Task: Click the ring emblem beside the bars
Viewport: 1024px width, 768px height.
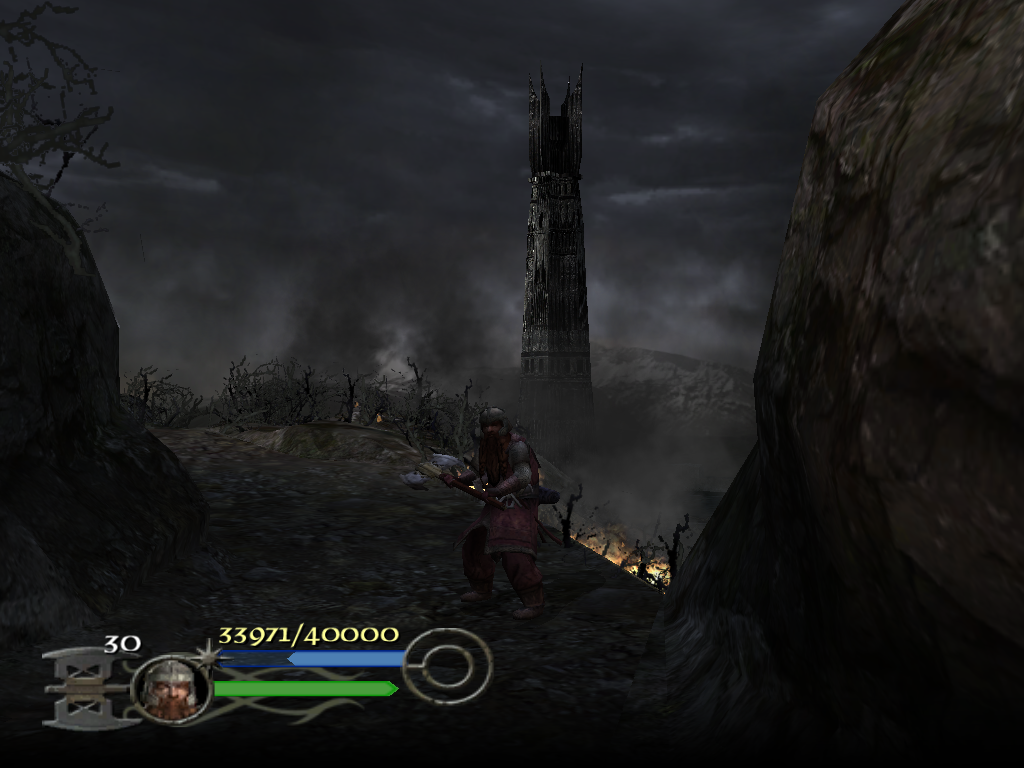Action: [447, 666]
